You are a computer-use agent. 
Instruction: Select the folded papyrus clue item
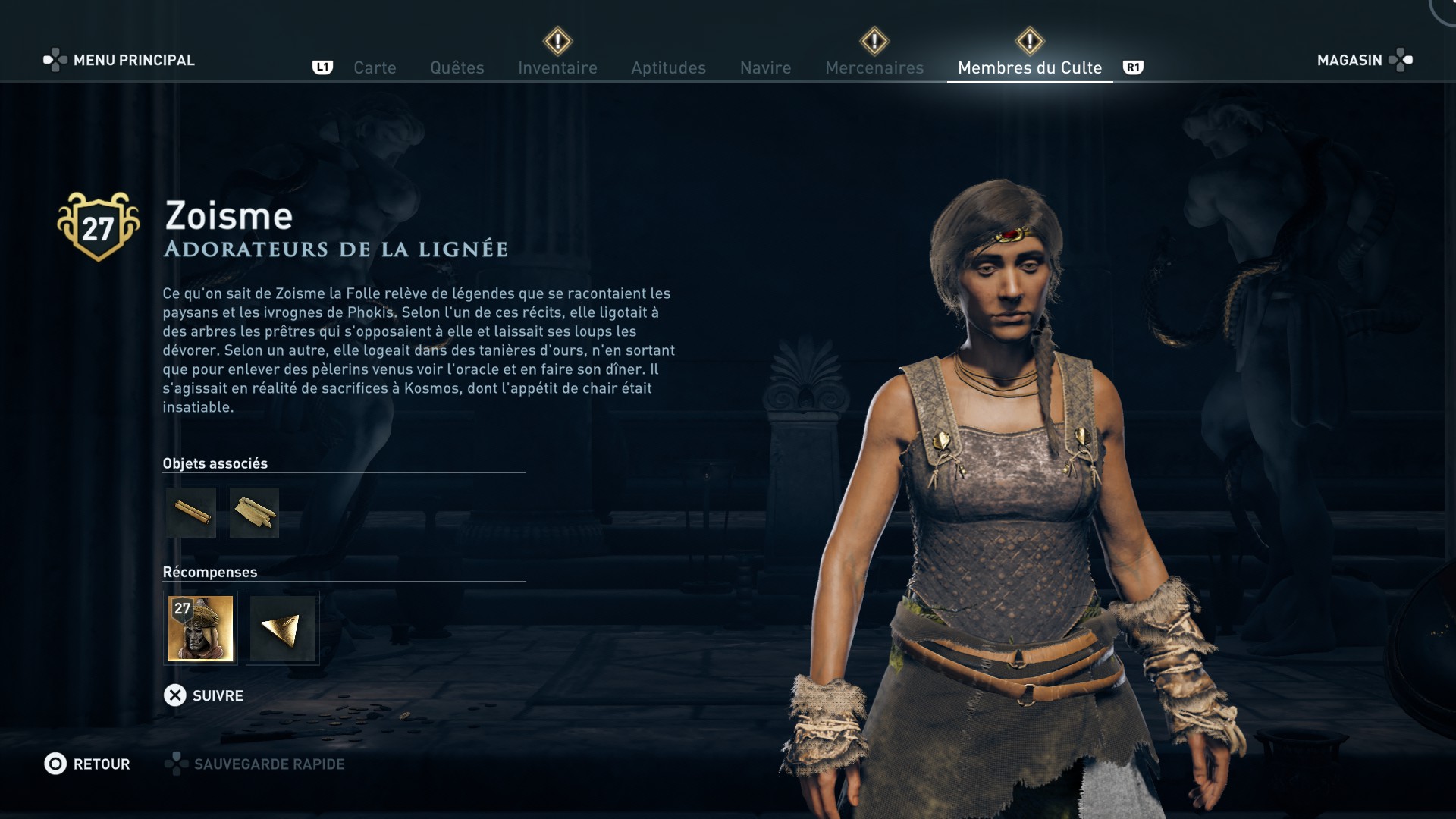[x=254, y=513]
